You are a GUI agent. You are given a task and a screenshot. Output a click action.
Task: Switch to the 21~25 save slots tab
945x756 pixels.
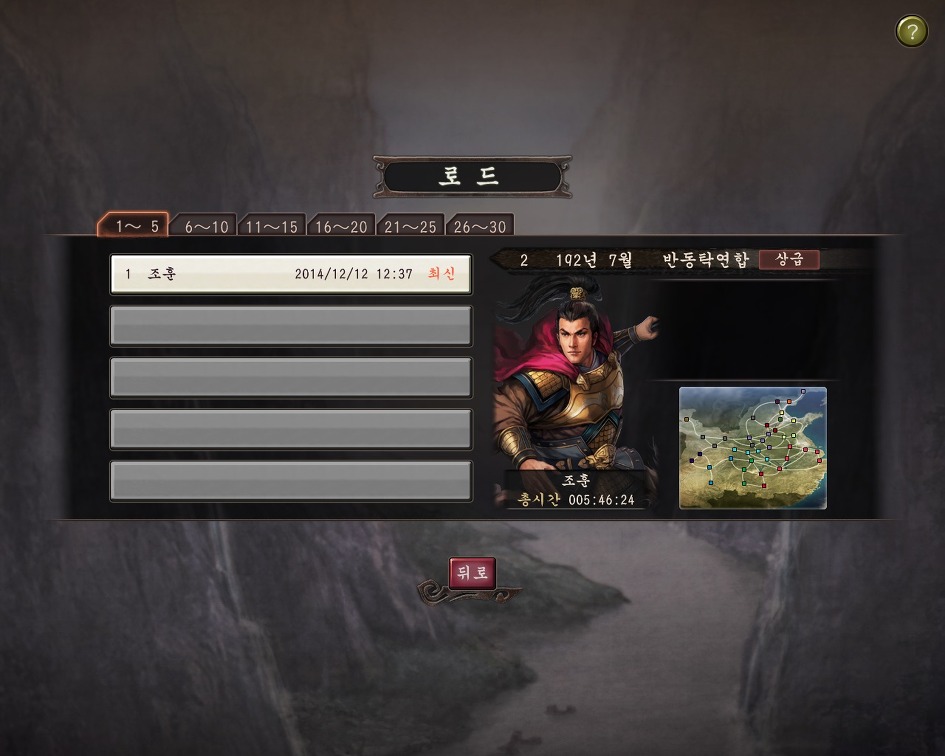tap(410, 227)
